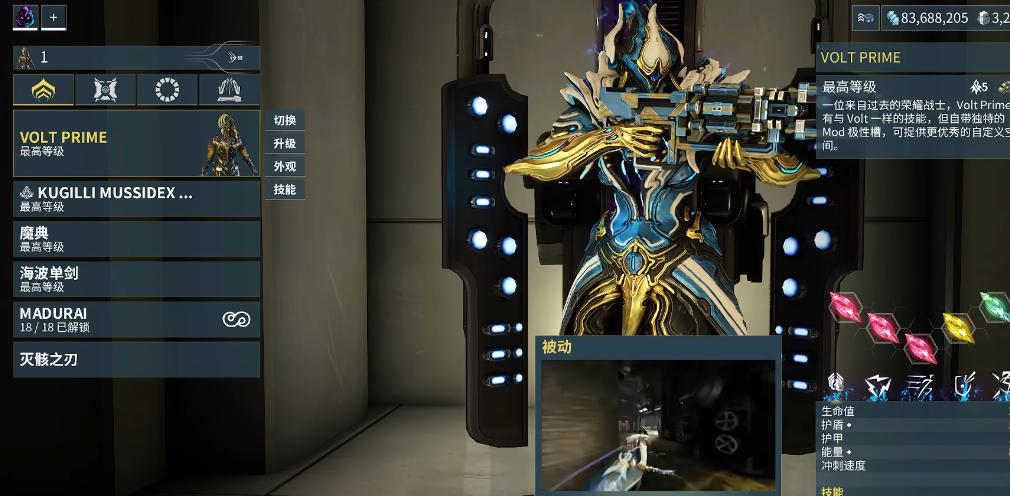Select the KUGILLI MUSSIDEX weapon slot
The width and height of the screenshot is (1010, 496).
tap(136, 198)
